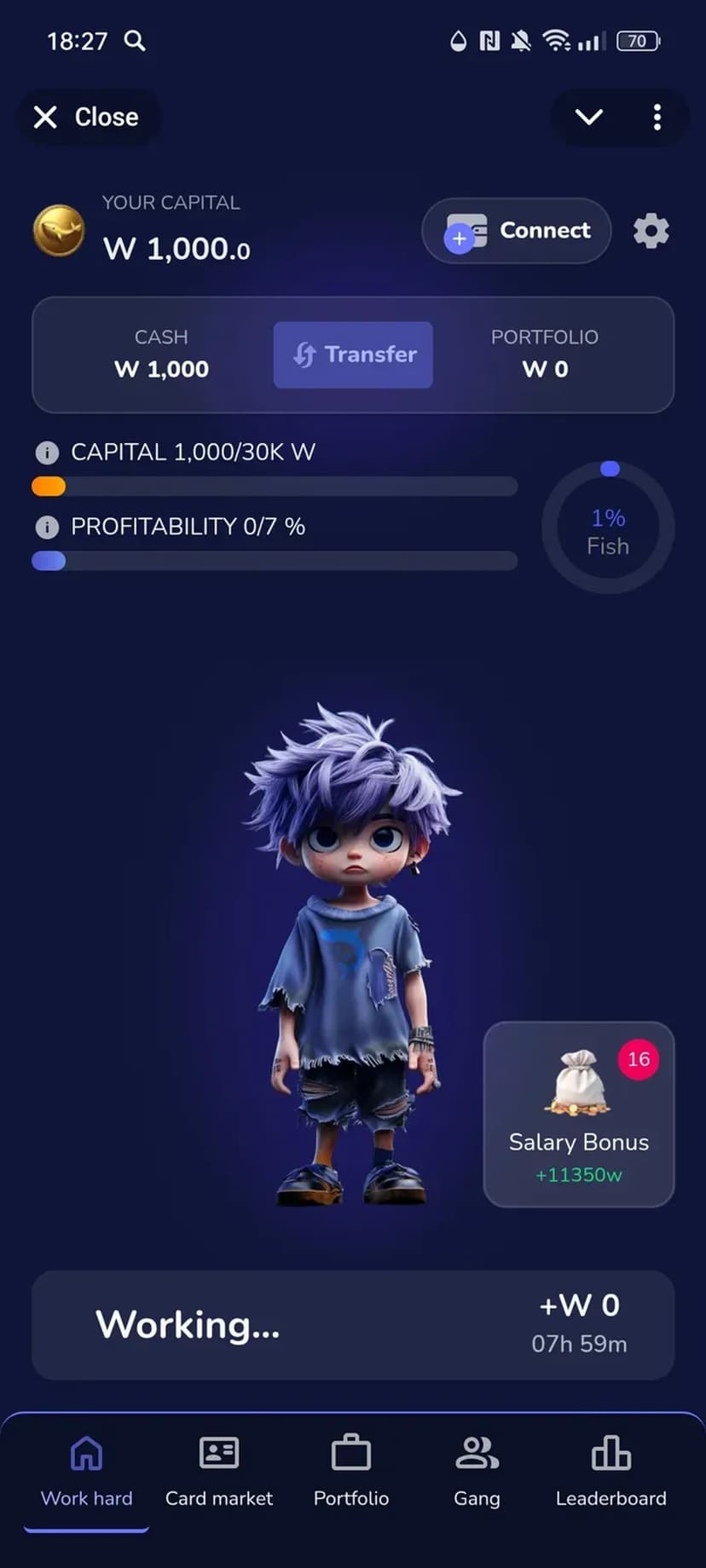
Task: Transfer between cash and portfolio
Action: click(x=353, y=355)
